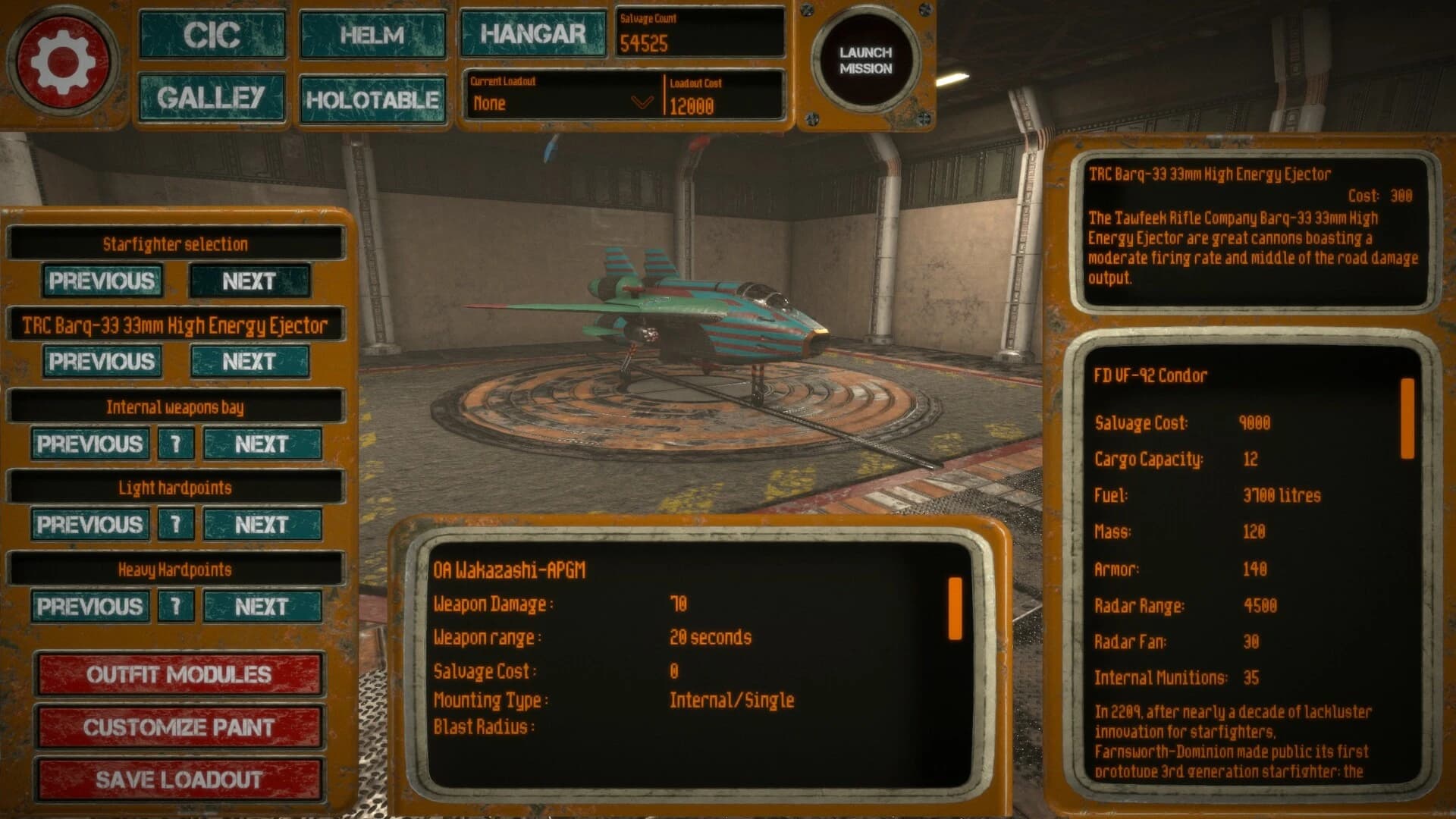The height and width of the screenshot is (819, 1456).
Task: Expand the starfighter selection with Next
Action: (x=250, y=281)
